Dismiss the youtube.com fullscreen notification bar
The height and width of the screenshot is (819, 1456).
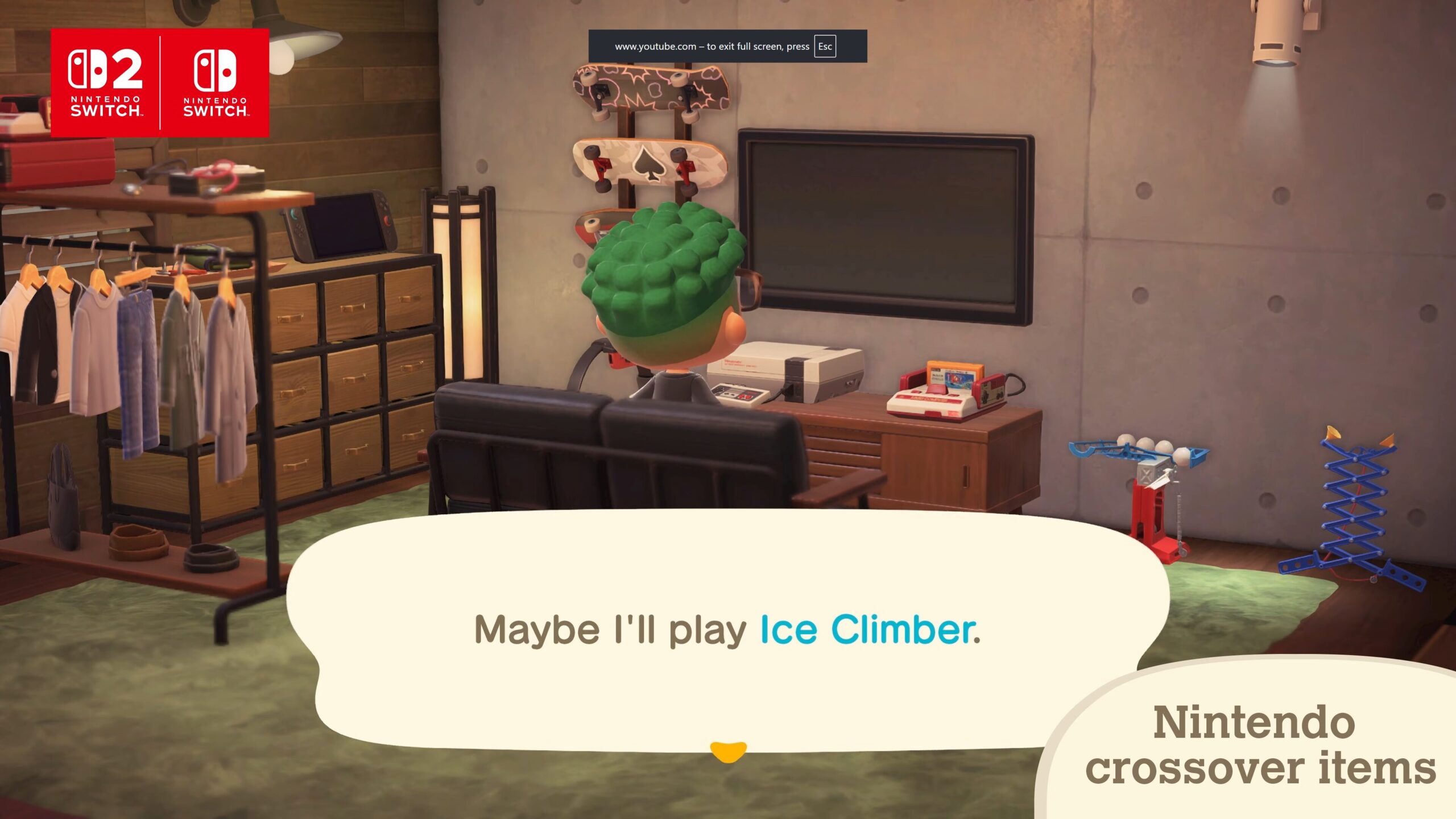pyautogui.click(x=728, y=47)
